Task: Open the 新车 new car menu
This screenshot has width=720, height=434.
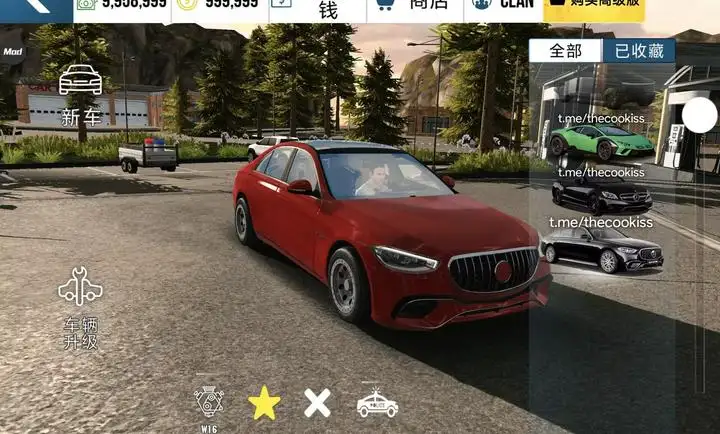Action: coord(81,95)
